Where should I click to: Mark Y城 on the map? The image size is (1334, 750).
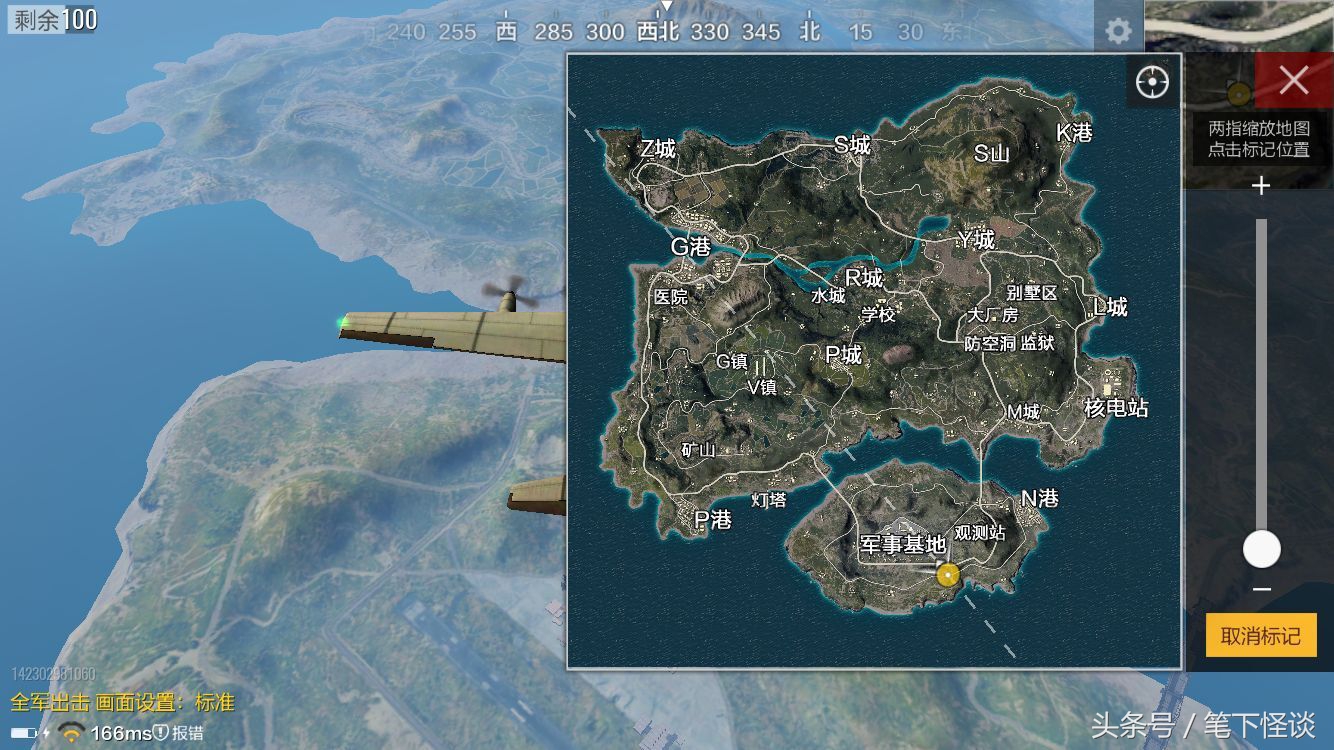tap(975, 240)
